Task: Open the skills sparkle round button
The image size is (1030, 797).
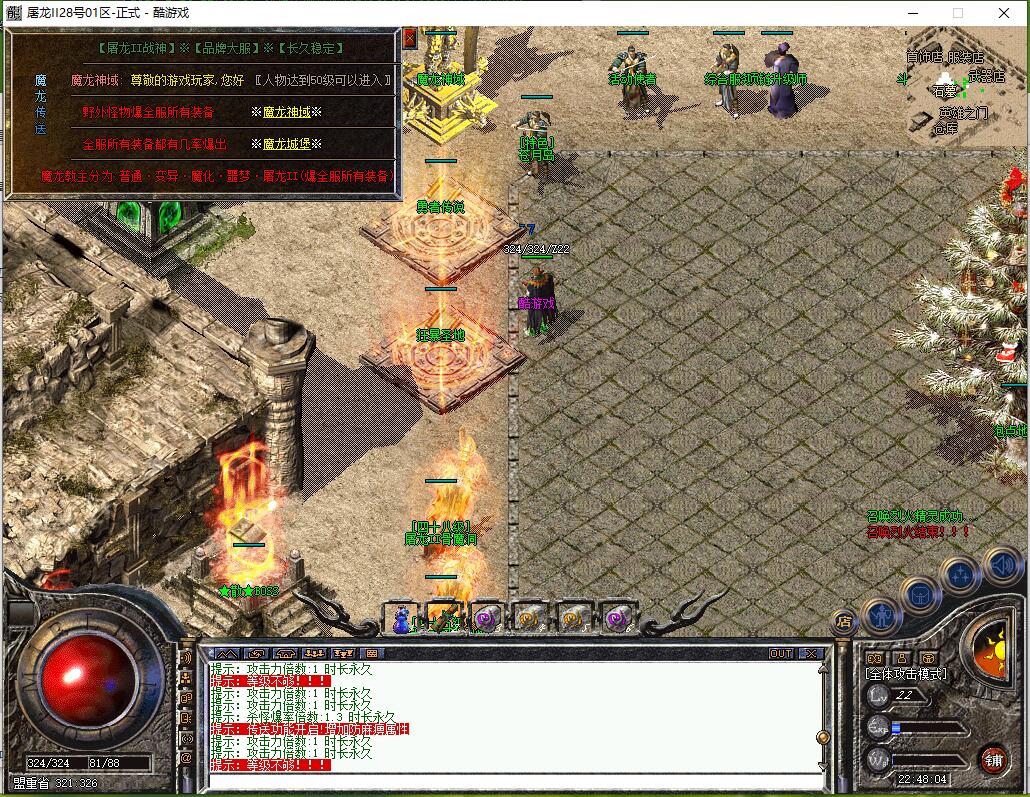Action: pyautogui.click(x=960, y=575)
